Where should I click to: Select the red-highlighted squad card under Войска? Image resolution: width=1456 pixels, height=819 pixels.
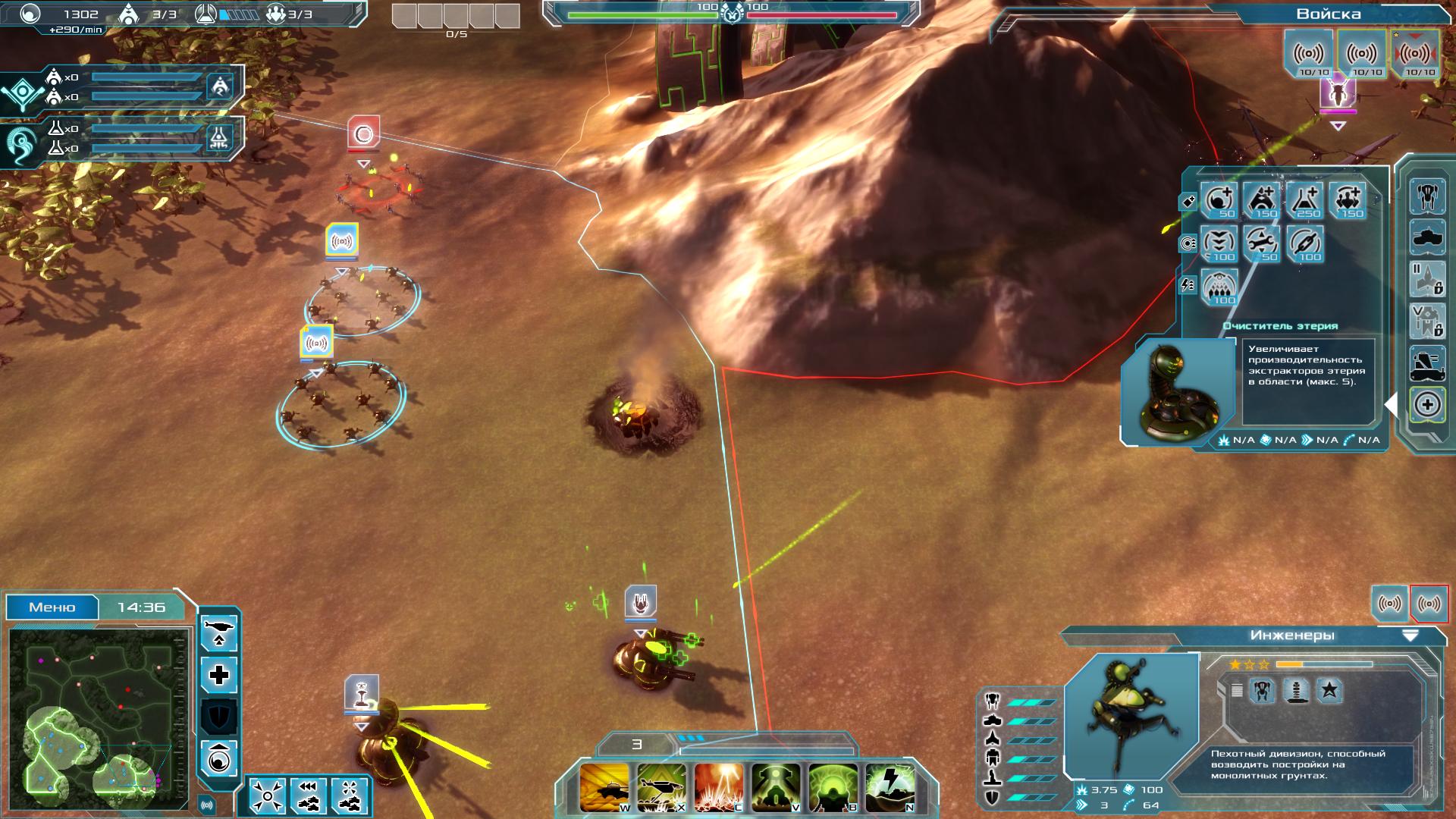point(1415,54)
